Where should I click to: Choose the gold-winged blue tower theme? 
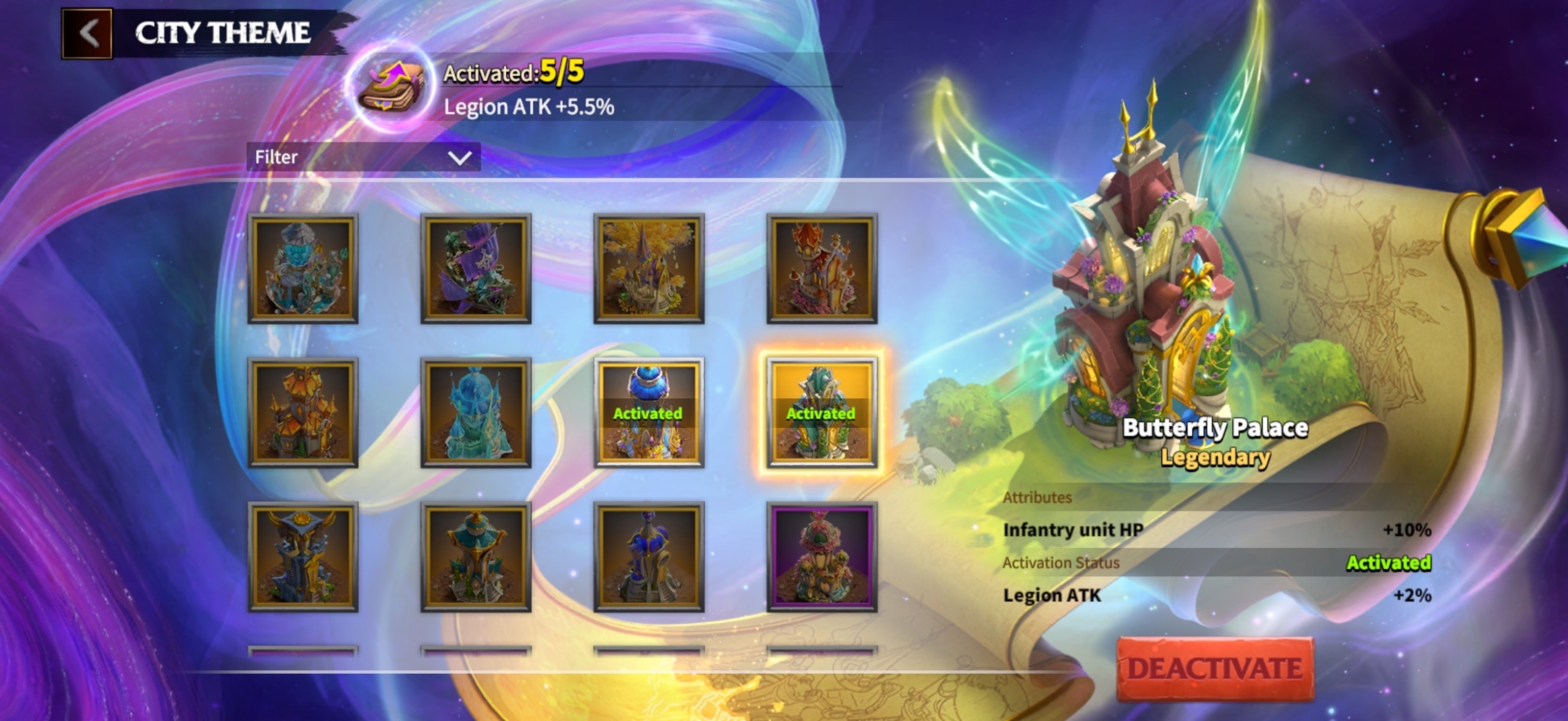(x=303, y=557)
